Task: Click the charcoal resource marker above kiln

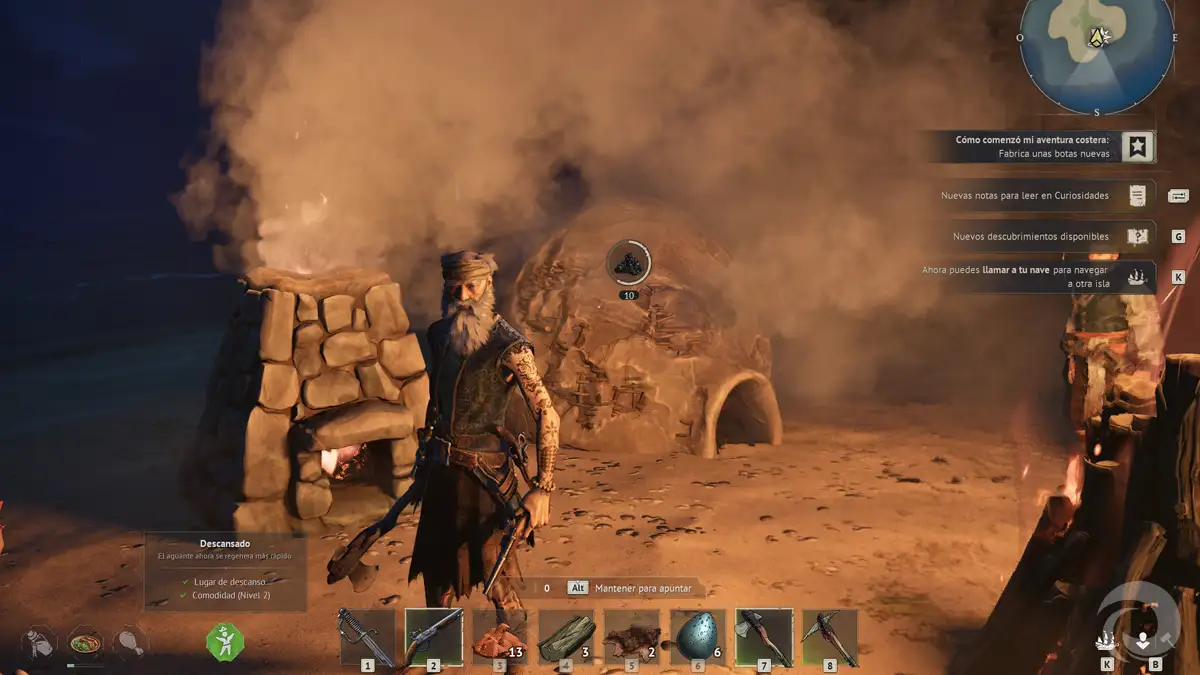Action: tap(628, 263)
